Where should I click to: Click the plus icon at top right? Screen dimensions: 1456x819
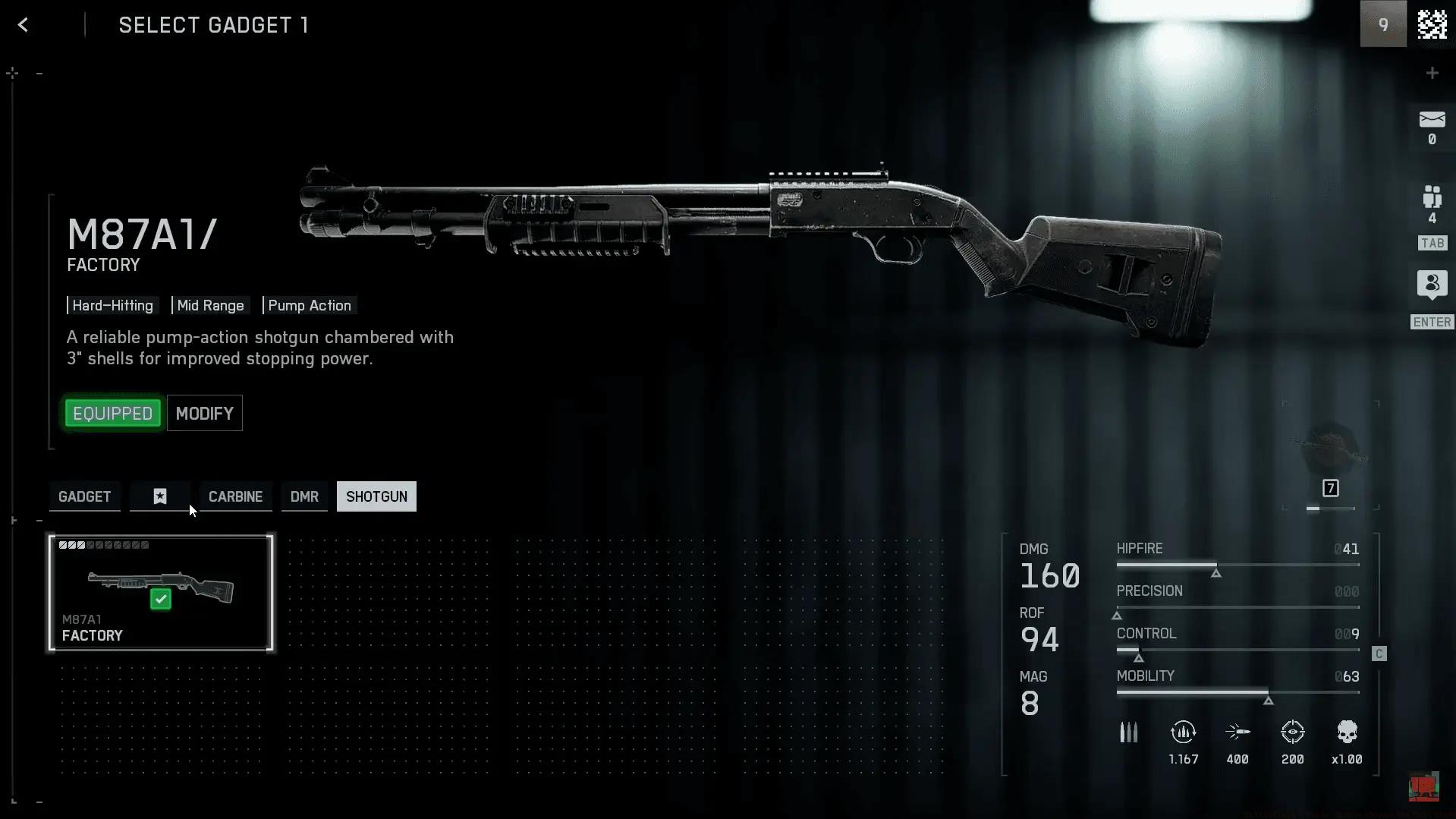(x=1432, y=73)
